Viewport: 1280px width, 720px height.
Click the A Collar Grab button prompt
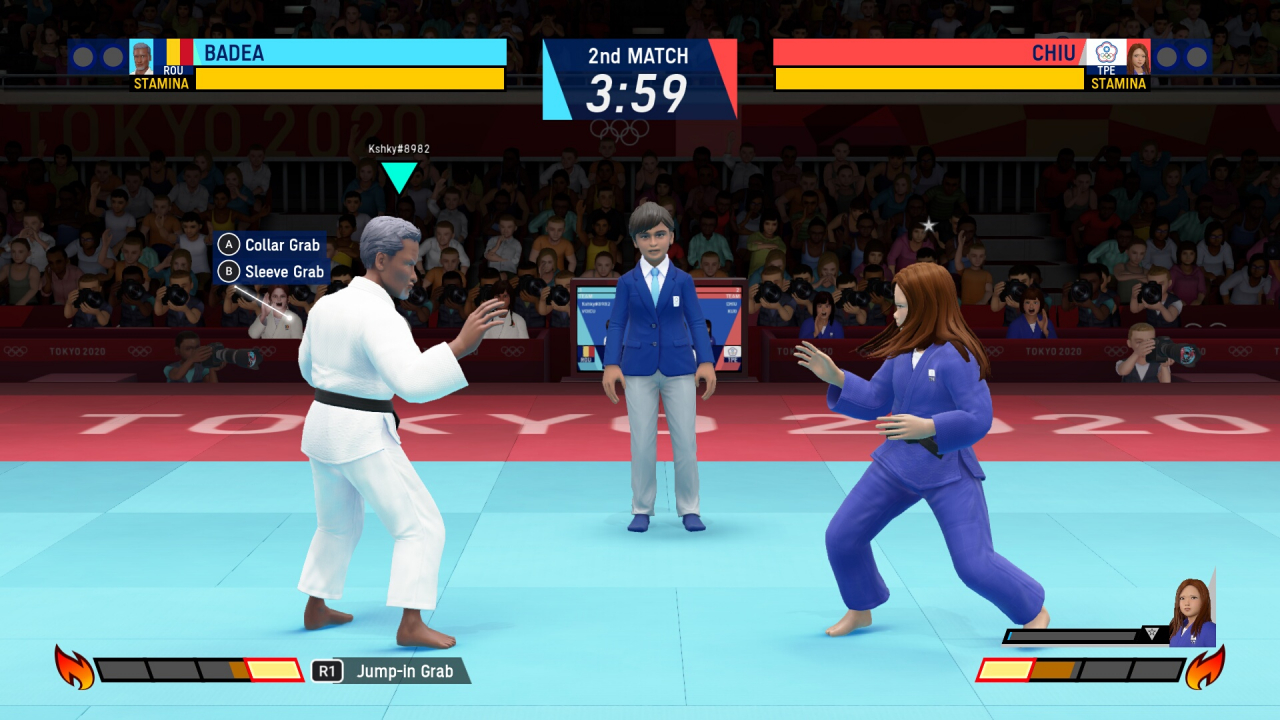tap(270, 244)
